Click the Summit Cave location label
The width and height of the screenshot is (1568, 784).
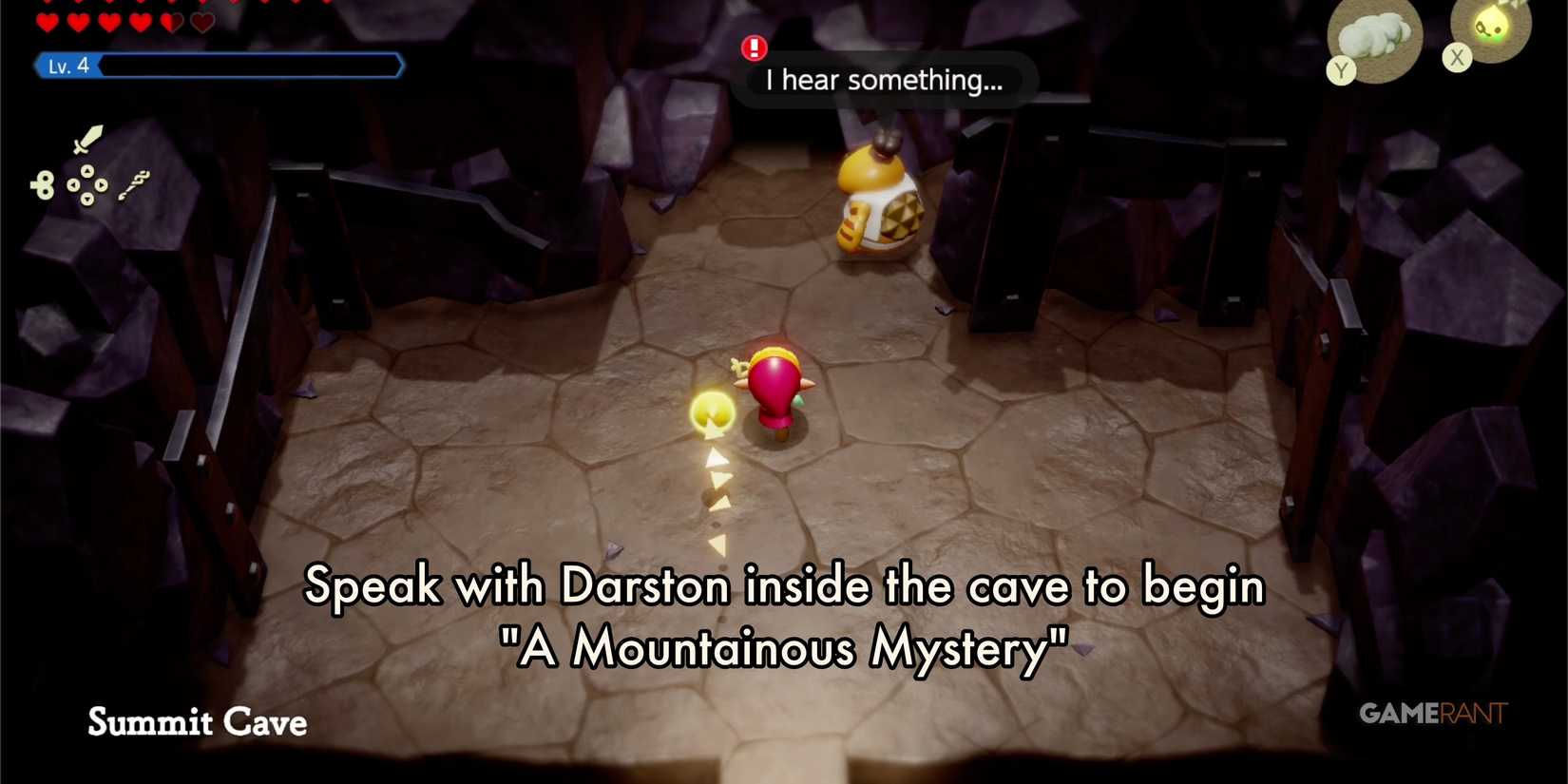pyautogui.click(x=196, y=723)
